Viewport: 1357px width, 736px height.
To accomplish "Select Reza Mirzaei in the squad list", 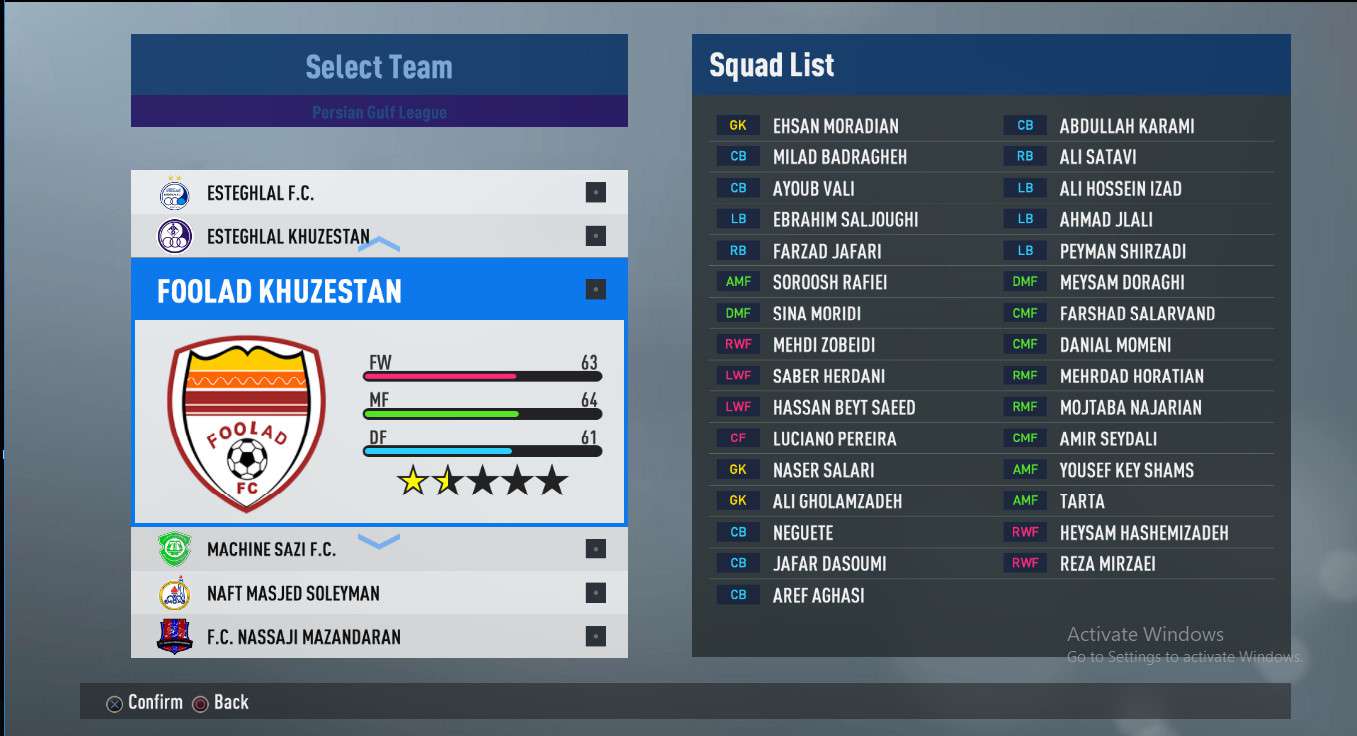I will click(x=1107, y=564).
